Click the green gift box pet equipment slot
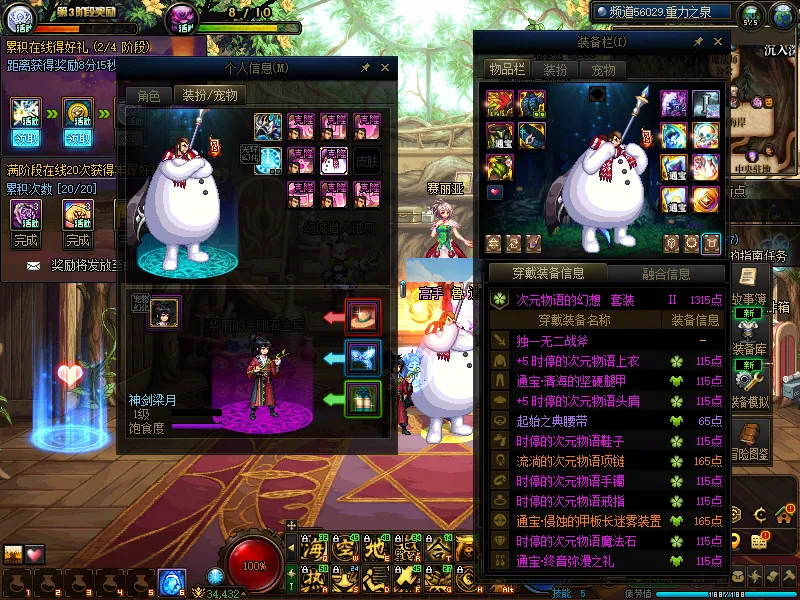Image resolution: width=800 pixels, height=600 pixels. tap(362, 399)
